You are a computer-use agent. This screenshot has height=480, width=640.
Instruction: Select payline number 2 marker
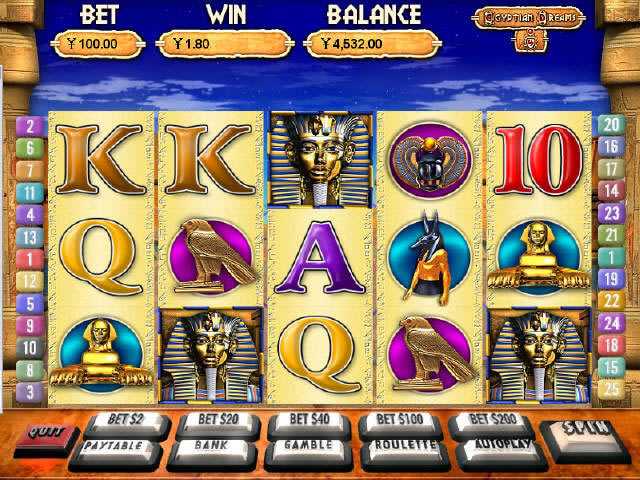coord(29,126)
